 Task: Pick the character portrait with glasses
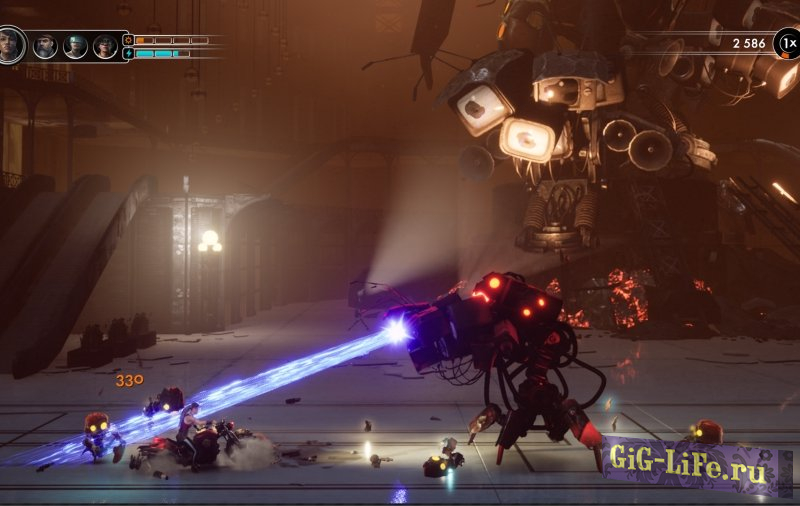coord(105,46)
